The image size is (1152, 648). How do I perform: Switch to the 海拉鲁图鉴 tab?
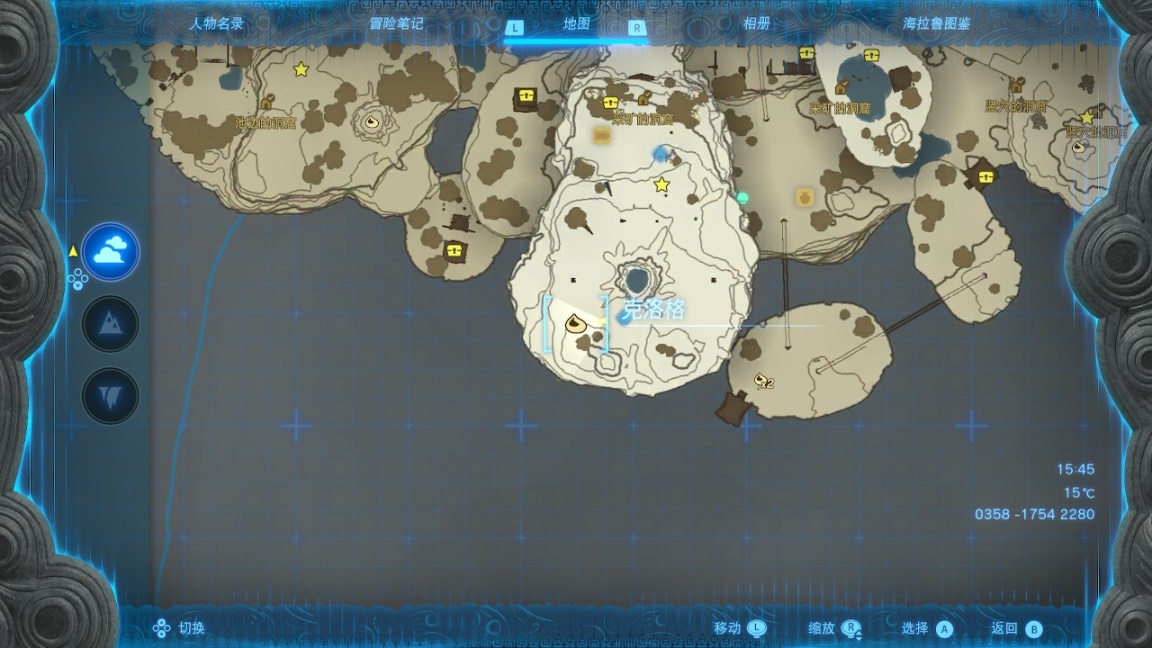(x=936, y=24)
